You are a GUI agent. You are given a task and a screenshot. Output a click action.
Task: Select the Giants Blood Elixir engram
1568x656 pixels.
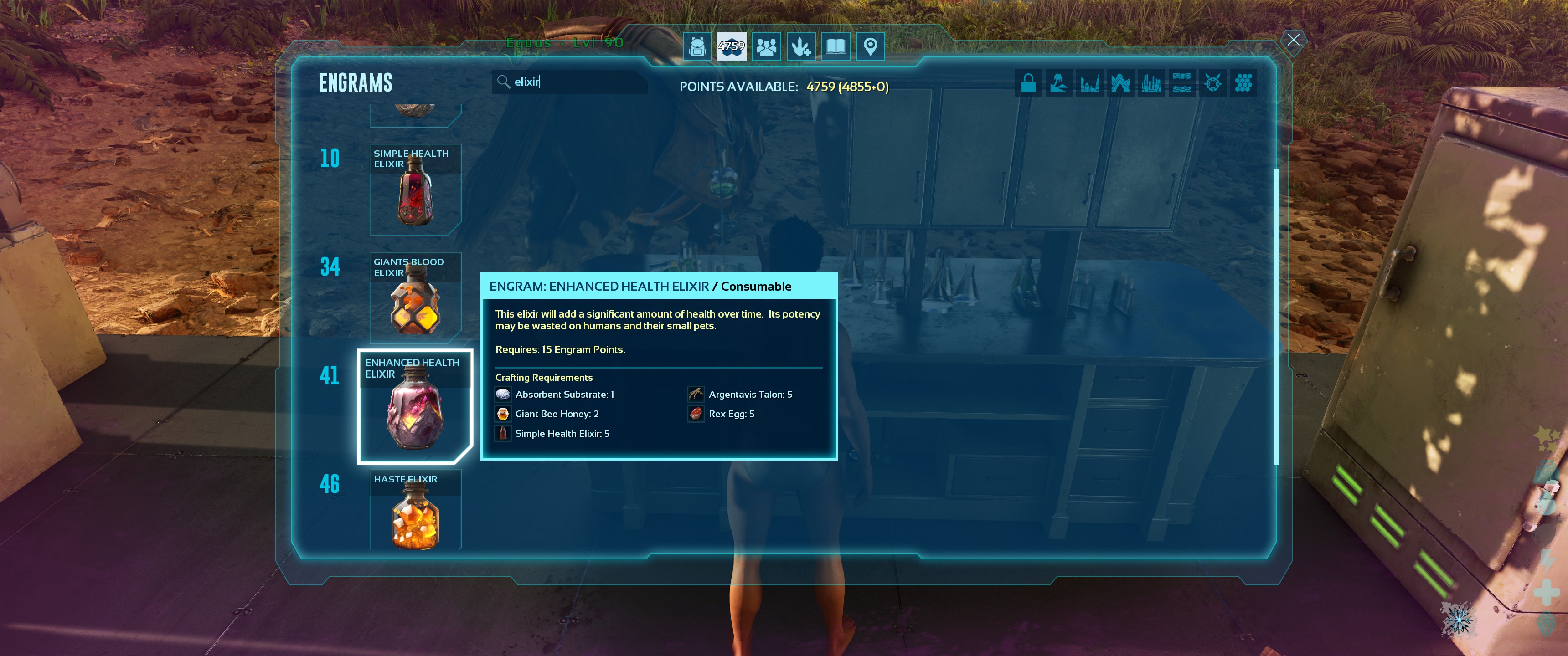tap(415, 298)
